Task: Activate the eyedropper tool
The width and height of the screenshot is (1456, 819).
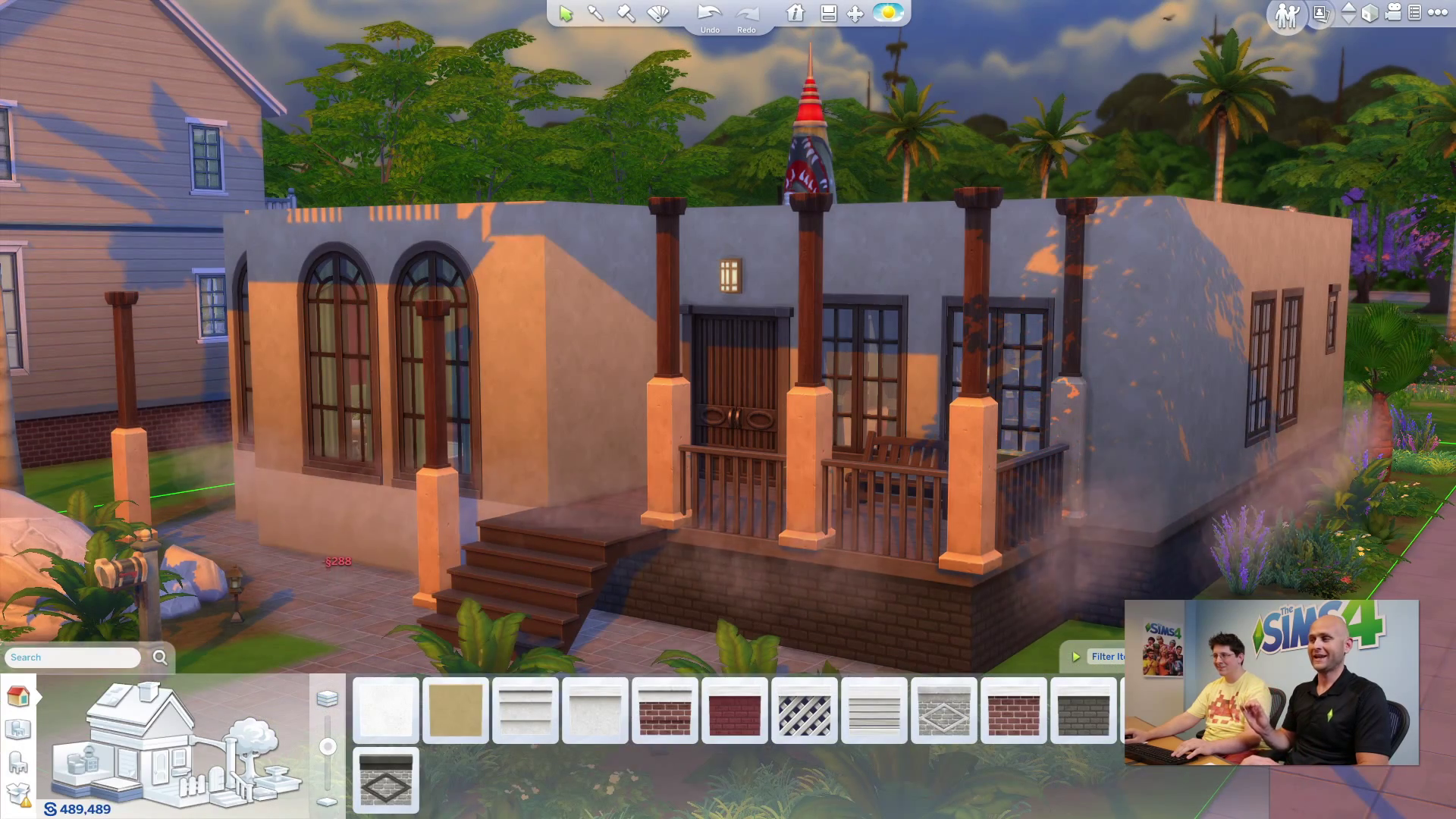Action: point(596,14)
